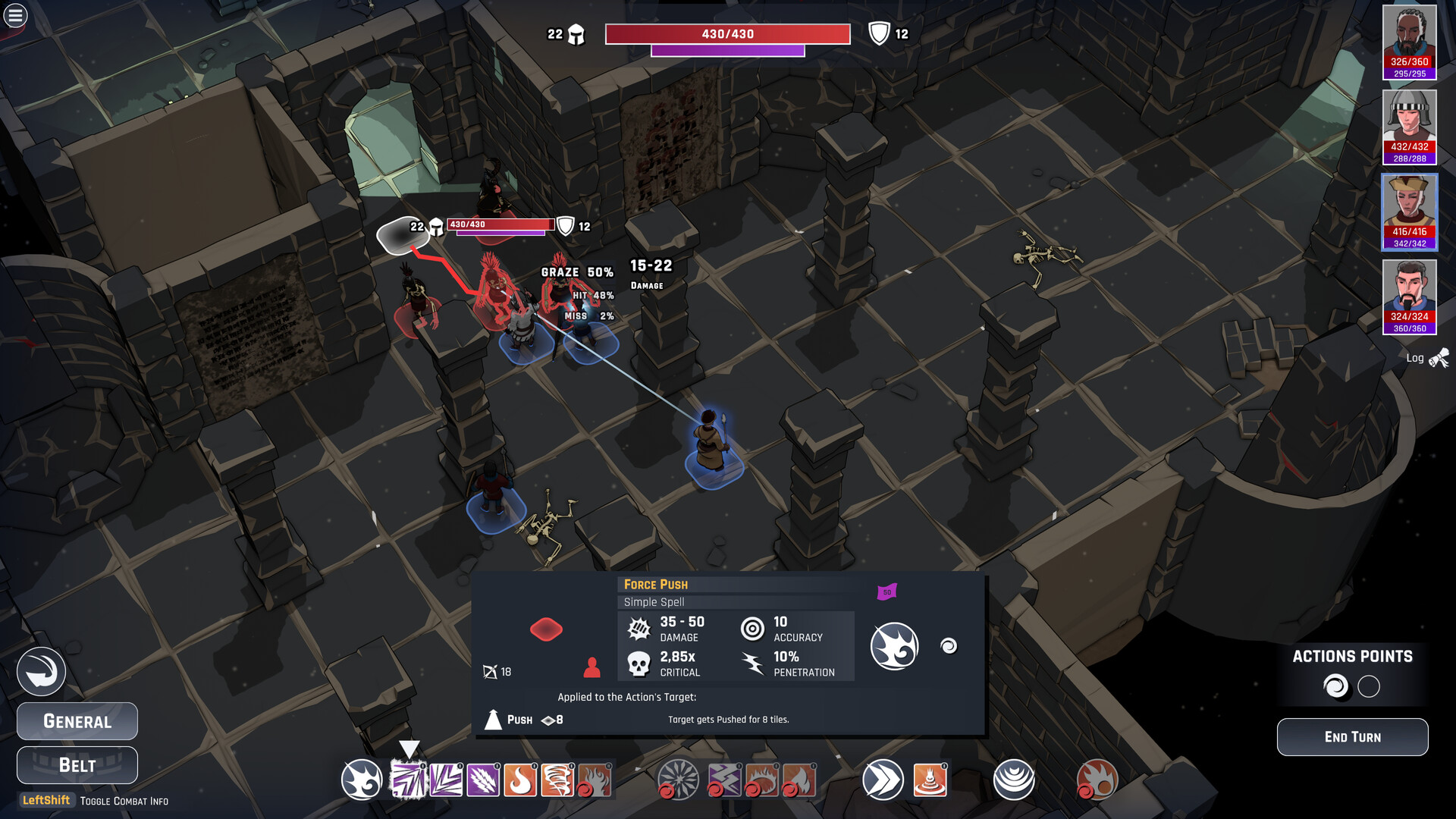The height and width of the screenshot is (819, 1456).
Task: Open the hamburger menu at top left
Action: [14, 15]
